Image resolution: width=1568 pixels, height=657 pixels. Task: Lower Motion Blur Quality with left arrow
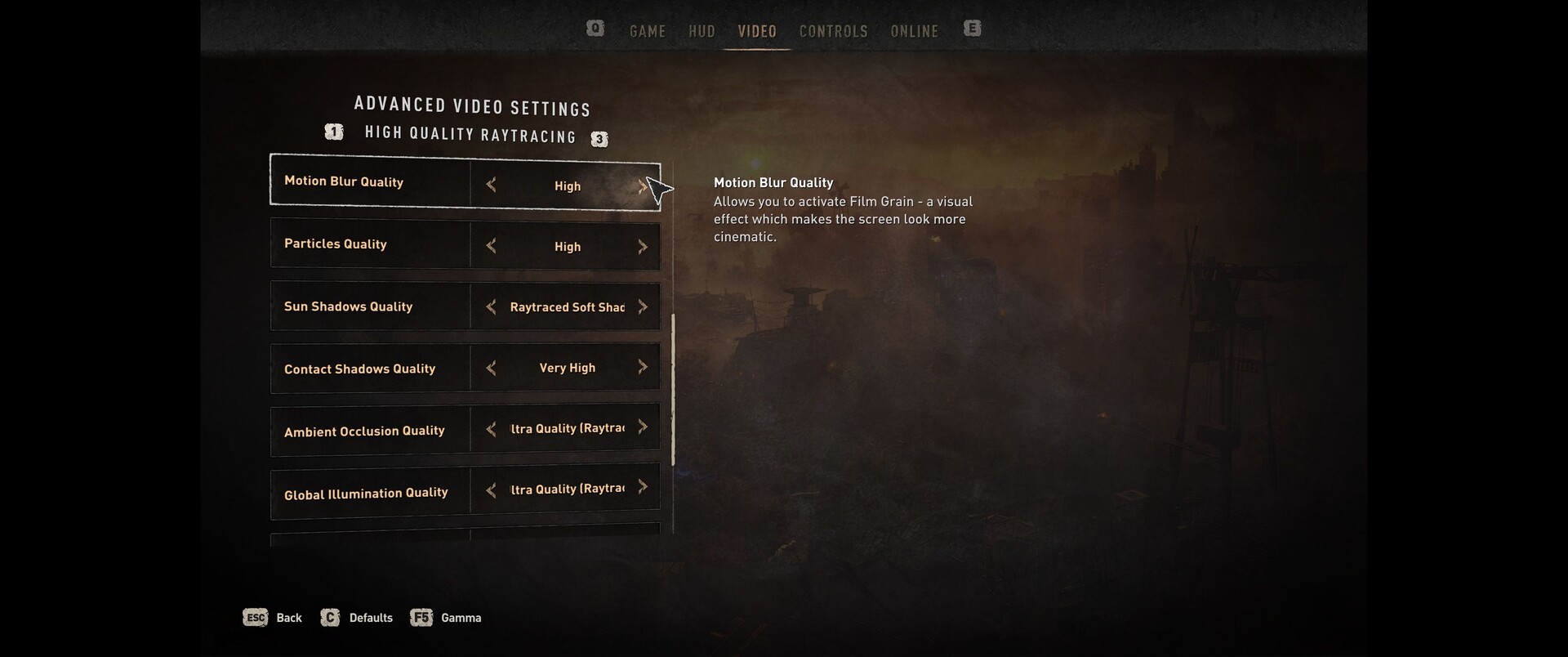tap(491, 185)
